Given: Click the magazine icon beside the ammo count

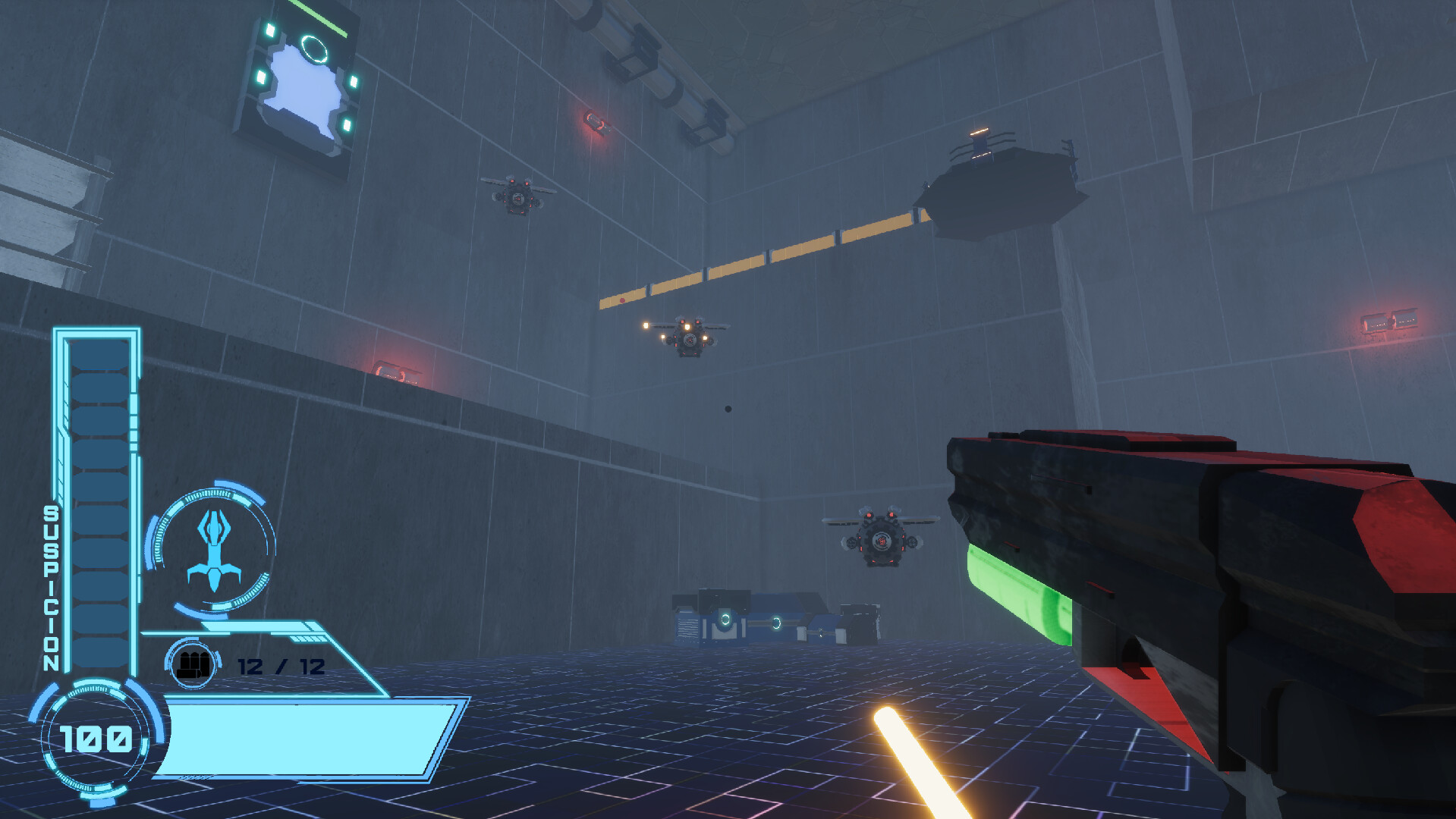Looking at the screenshot, I should (x=191, y=664).
